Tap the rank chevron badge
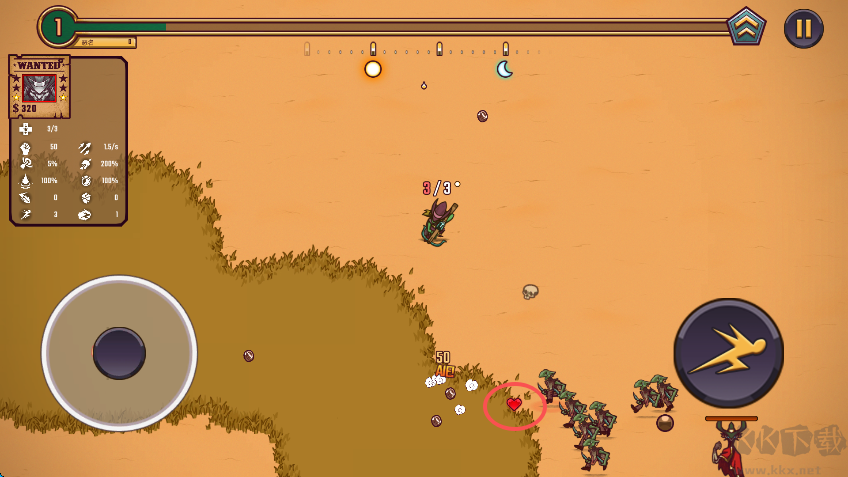The image size is (848, 477). tap(746, 26)
